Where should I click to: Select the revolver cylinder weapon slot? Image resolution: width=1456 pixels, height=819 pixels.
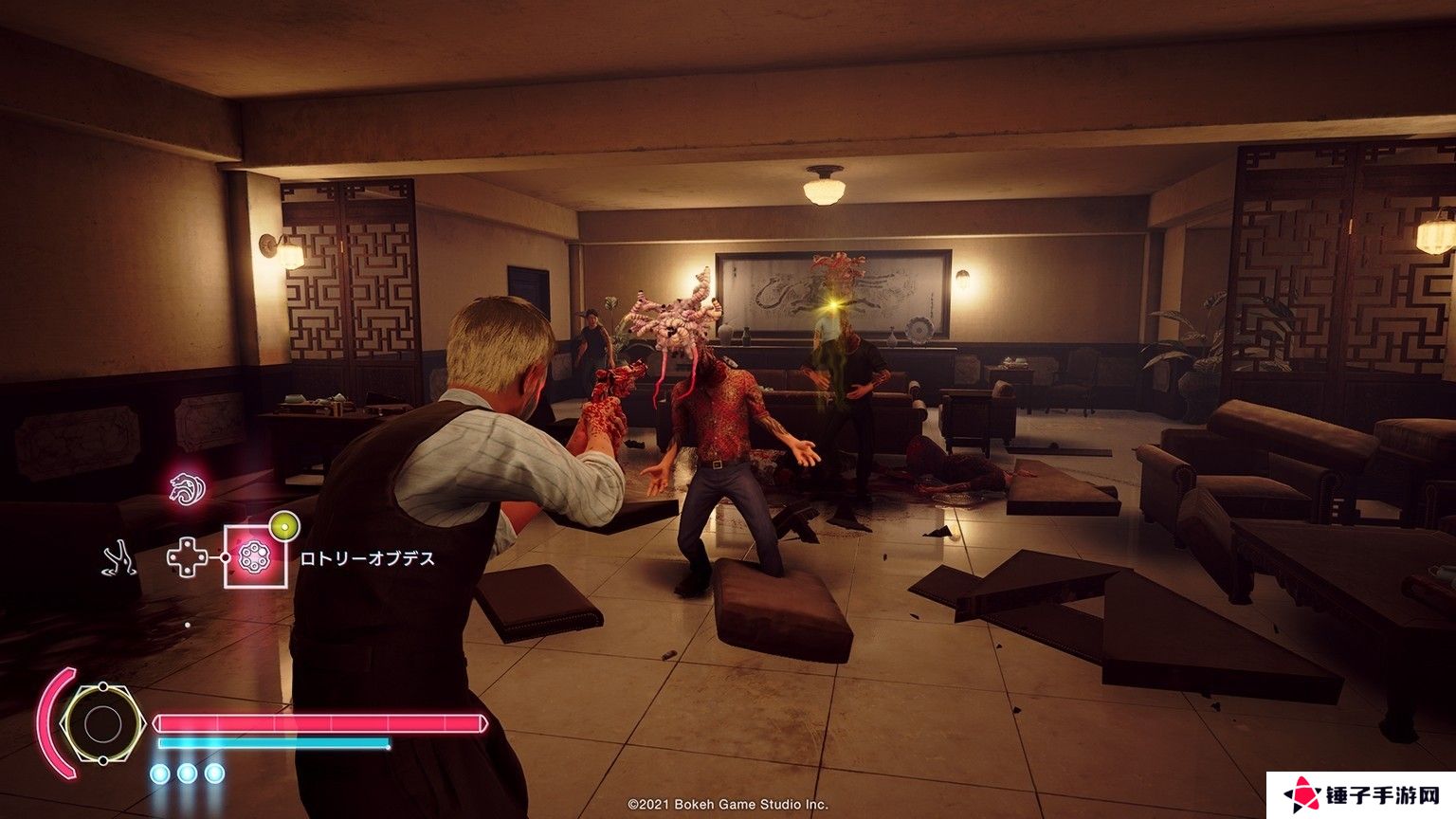coord(254,557)
